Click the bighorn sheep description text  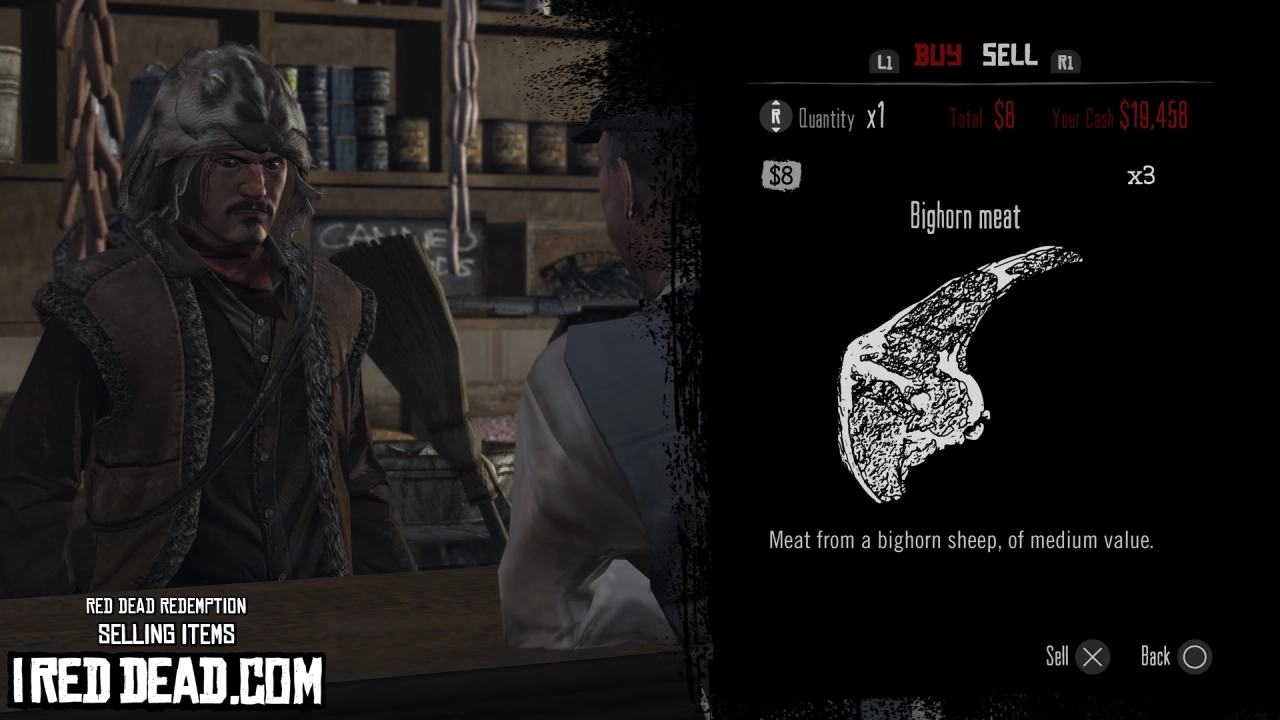(960, 540)
